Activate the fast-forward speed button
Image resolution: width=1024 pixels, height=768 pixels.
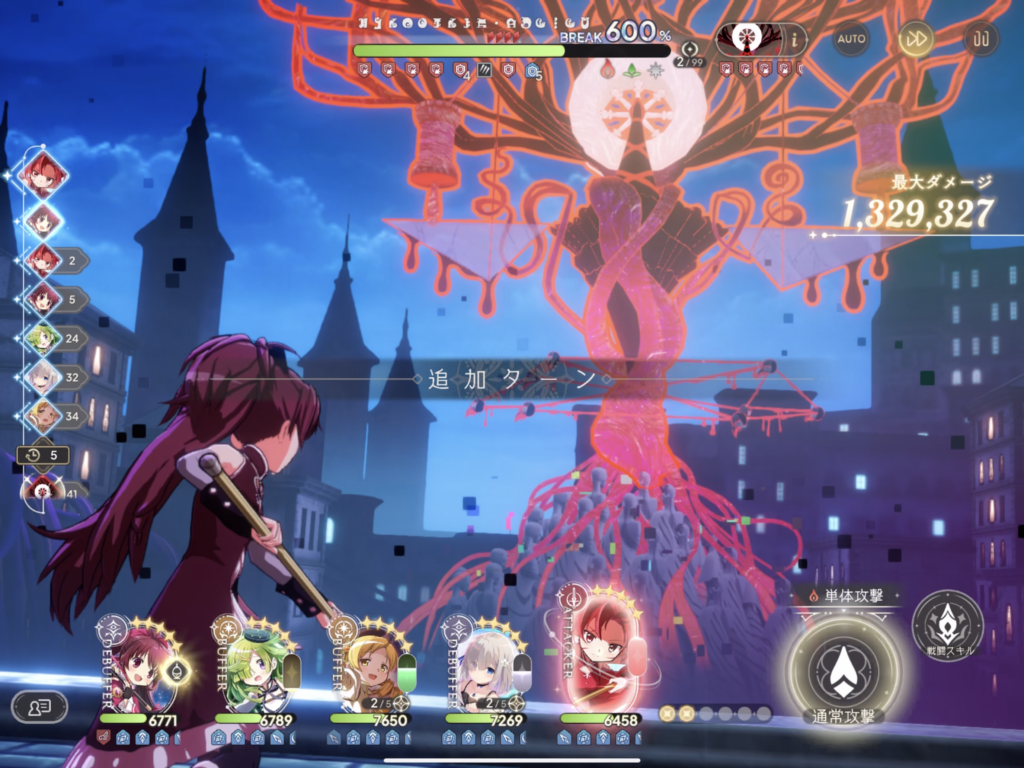pos(915,39)
